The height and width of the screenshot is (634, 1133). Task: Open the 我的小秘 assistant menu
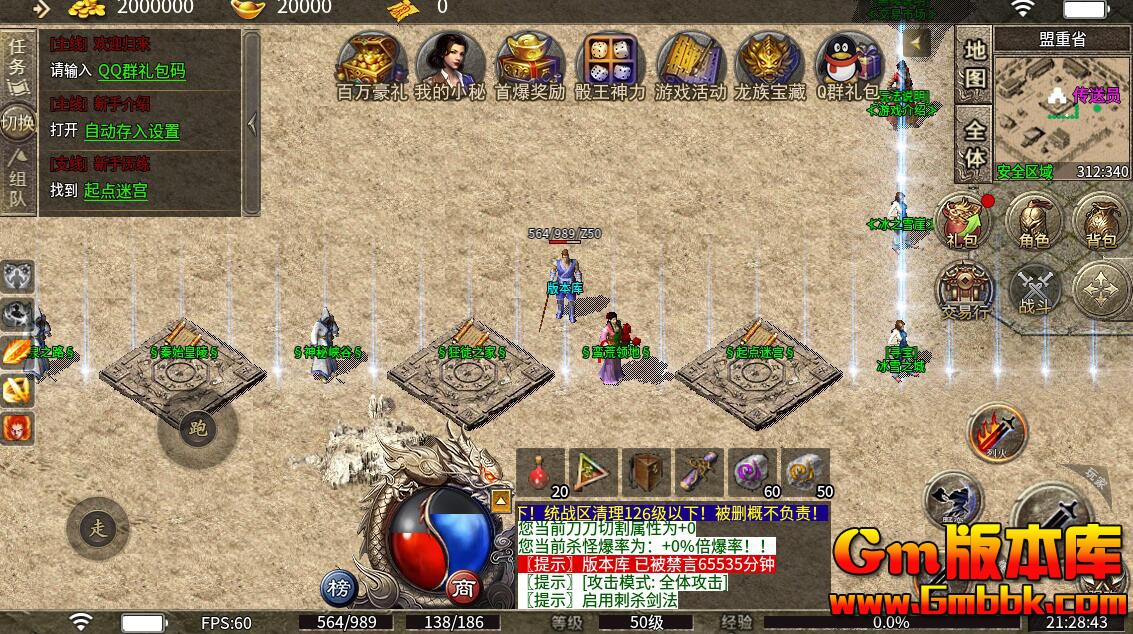tap(450, 62)
